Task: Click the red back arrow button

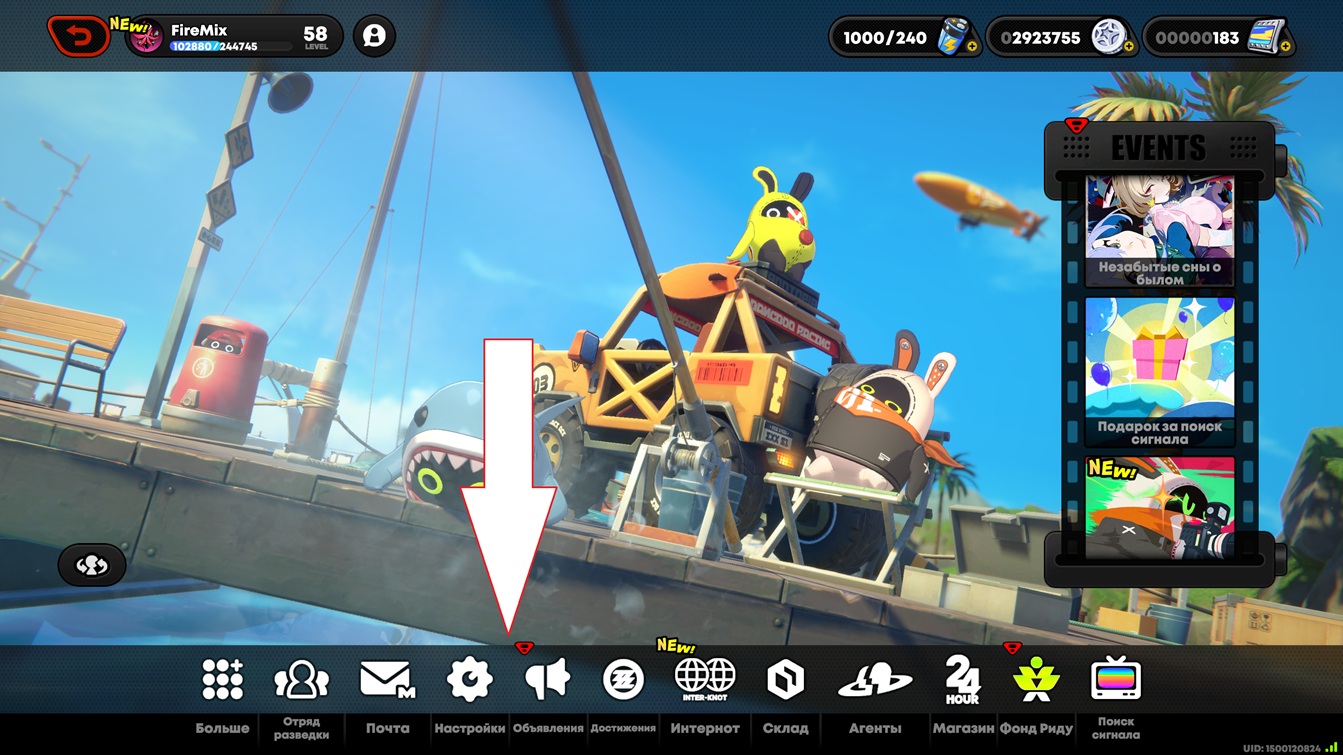Action: tap(78, 37)
